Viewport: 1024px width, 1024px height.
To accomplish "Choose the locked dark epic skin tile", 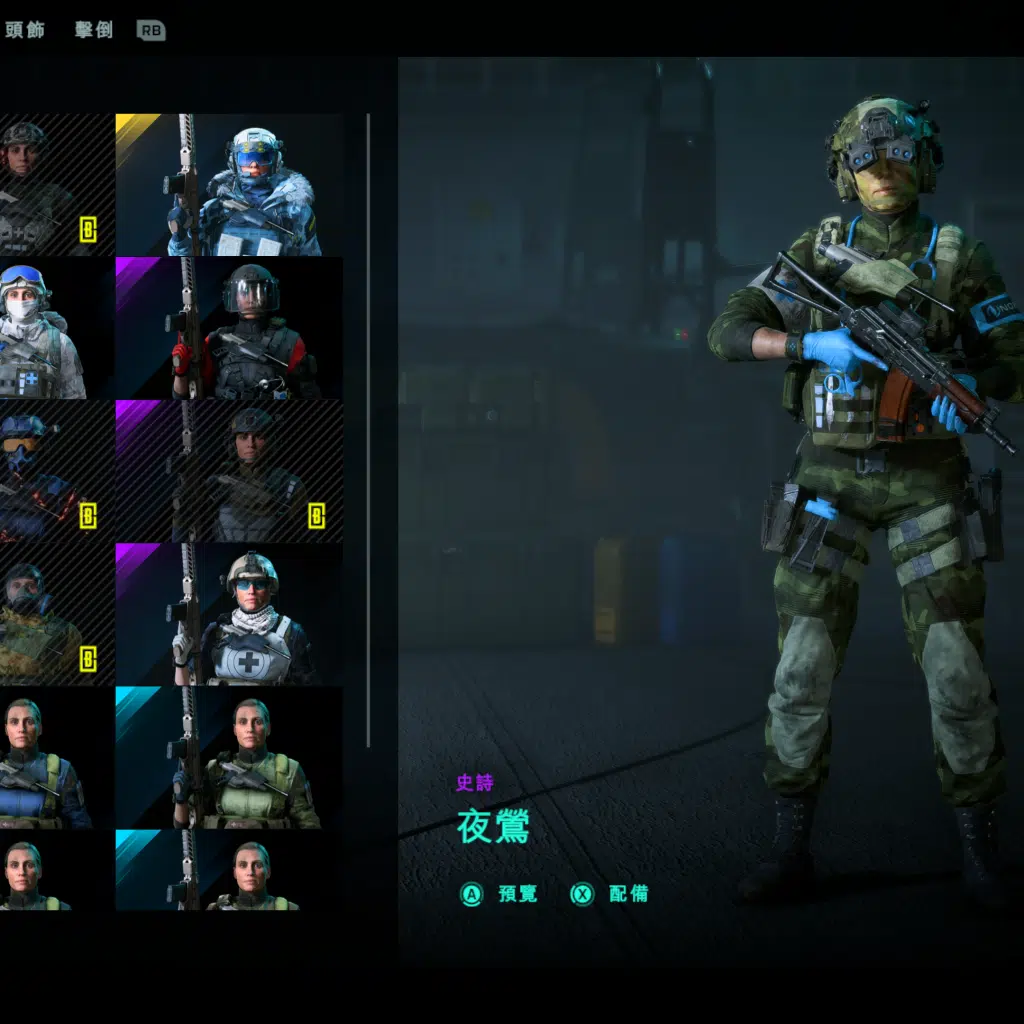I will coord(229,471).
